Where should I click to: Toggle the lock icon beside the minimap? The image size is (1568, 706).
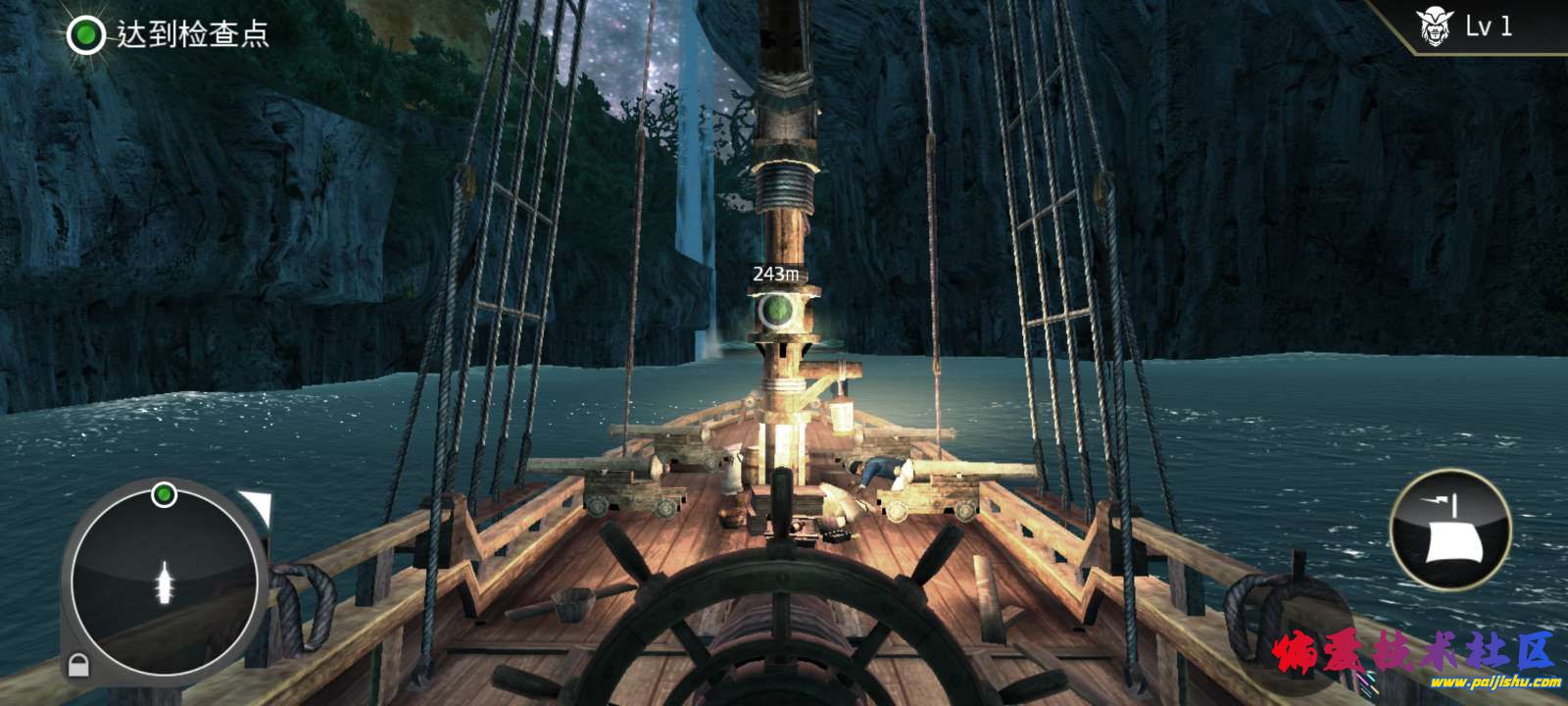click(76, 667)
